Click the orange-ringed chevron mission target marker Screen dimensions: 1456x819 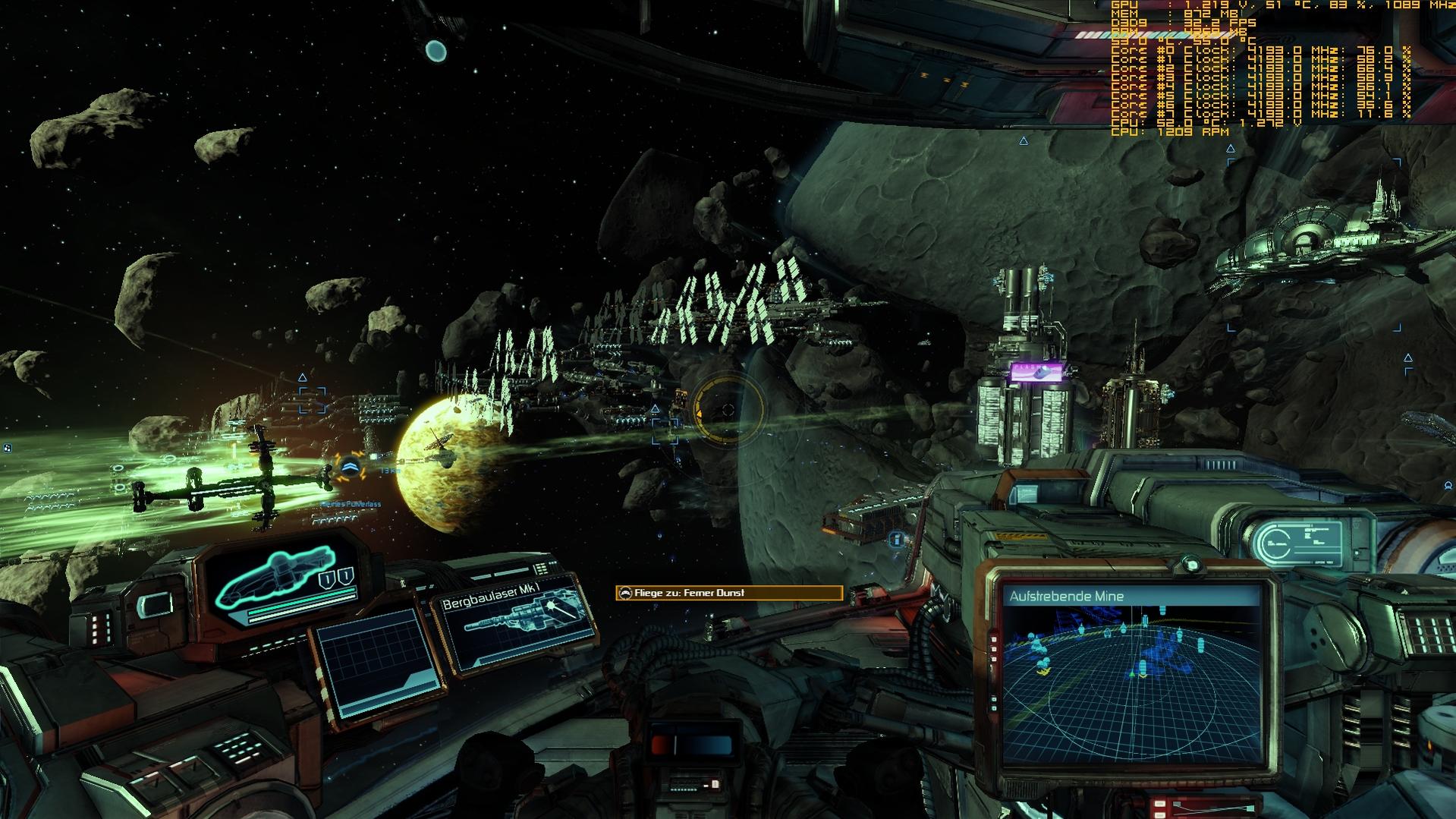tap(350, 468)
